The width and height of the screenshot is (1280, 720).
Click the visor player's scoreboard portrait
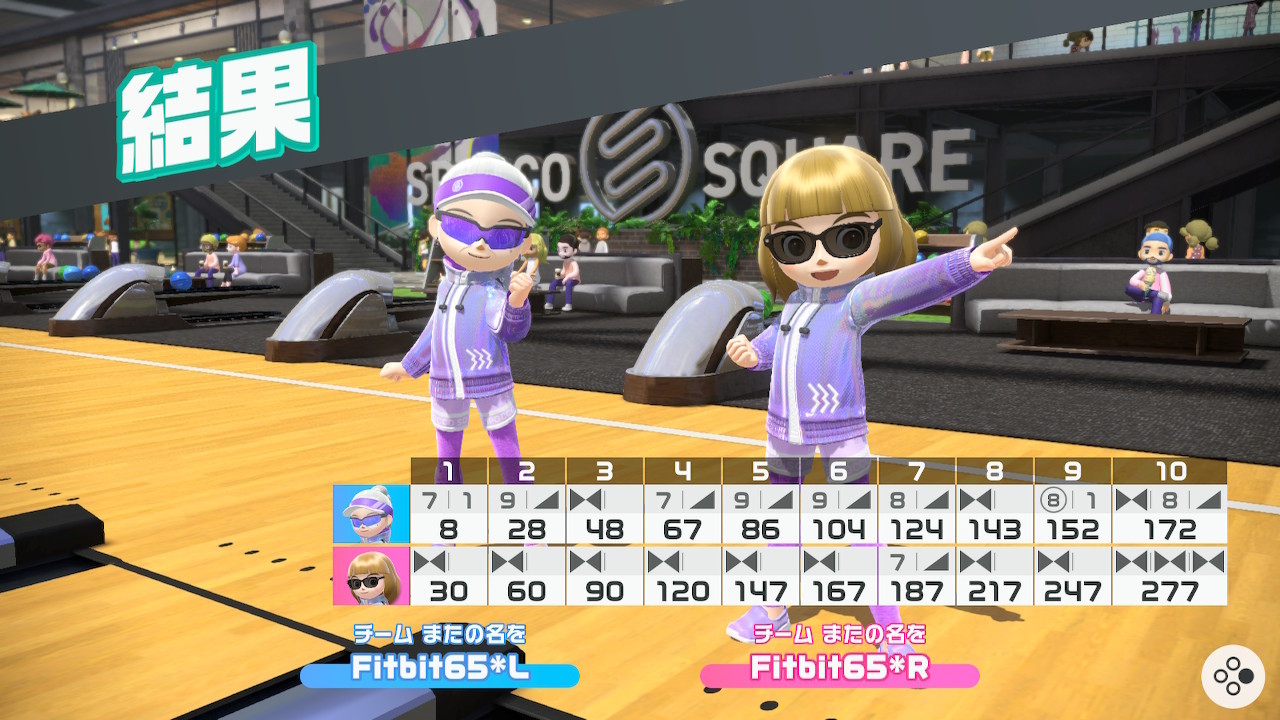[371, 515]
